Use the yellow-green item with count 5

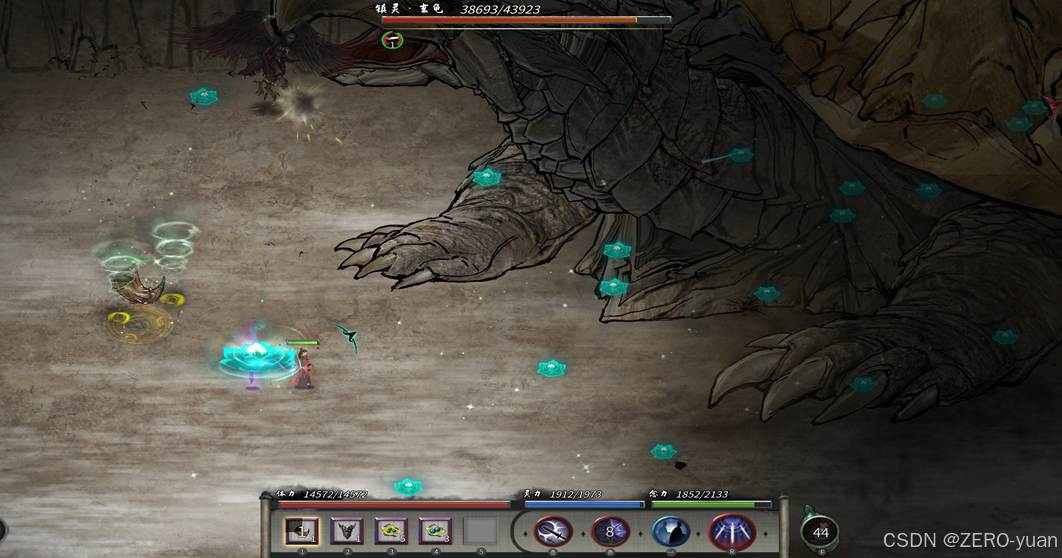391,531
